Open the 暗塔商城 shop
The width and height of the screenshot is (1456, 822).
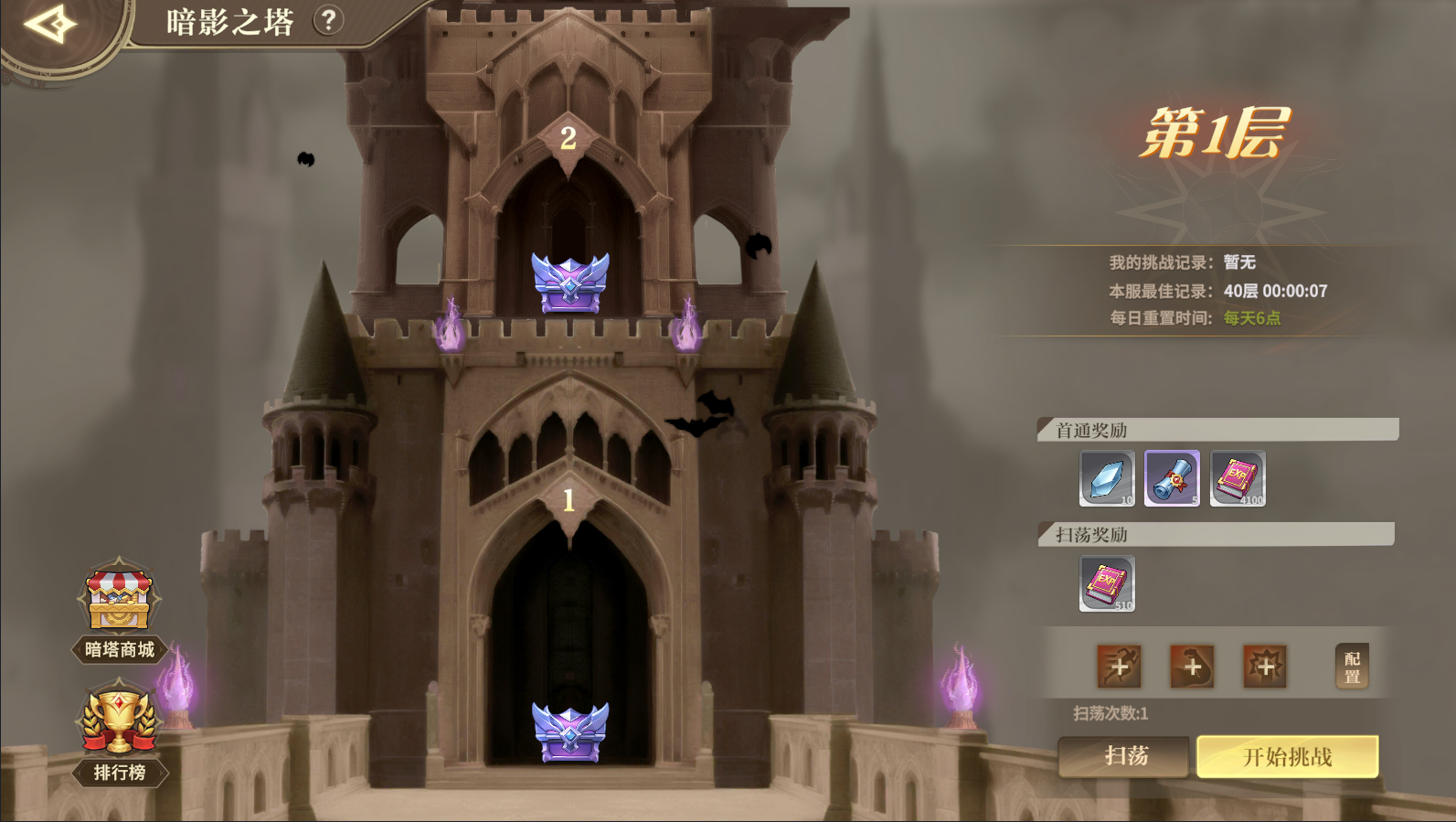tap(119, 610)
